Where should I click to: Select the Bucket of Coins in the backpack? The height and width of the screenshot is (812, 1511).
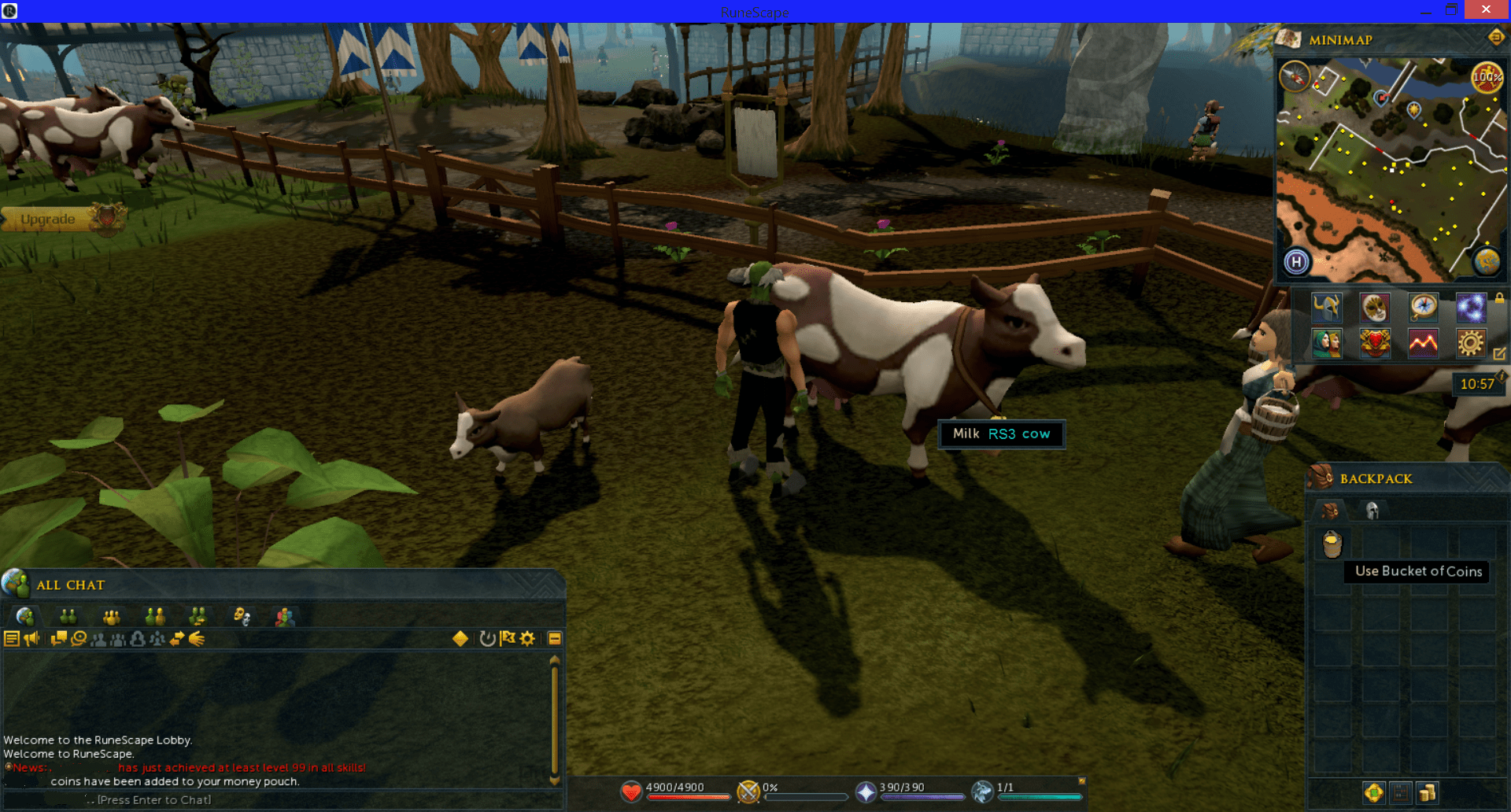pos(1332,544)
